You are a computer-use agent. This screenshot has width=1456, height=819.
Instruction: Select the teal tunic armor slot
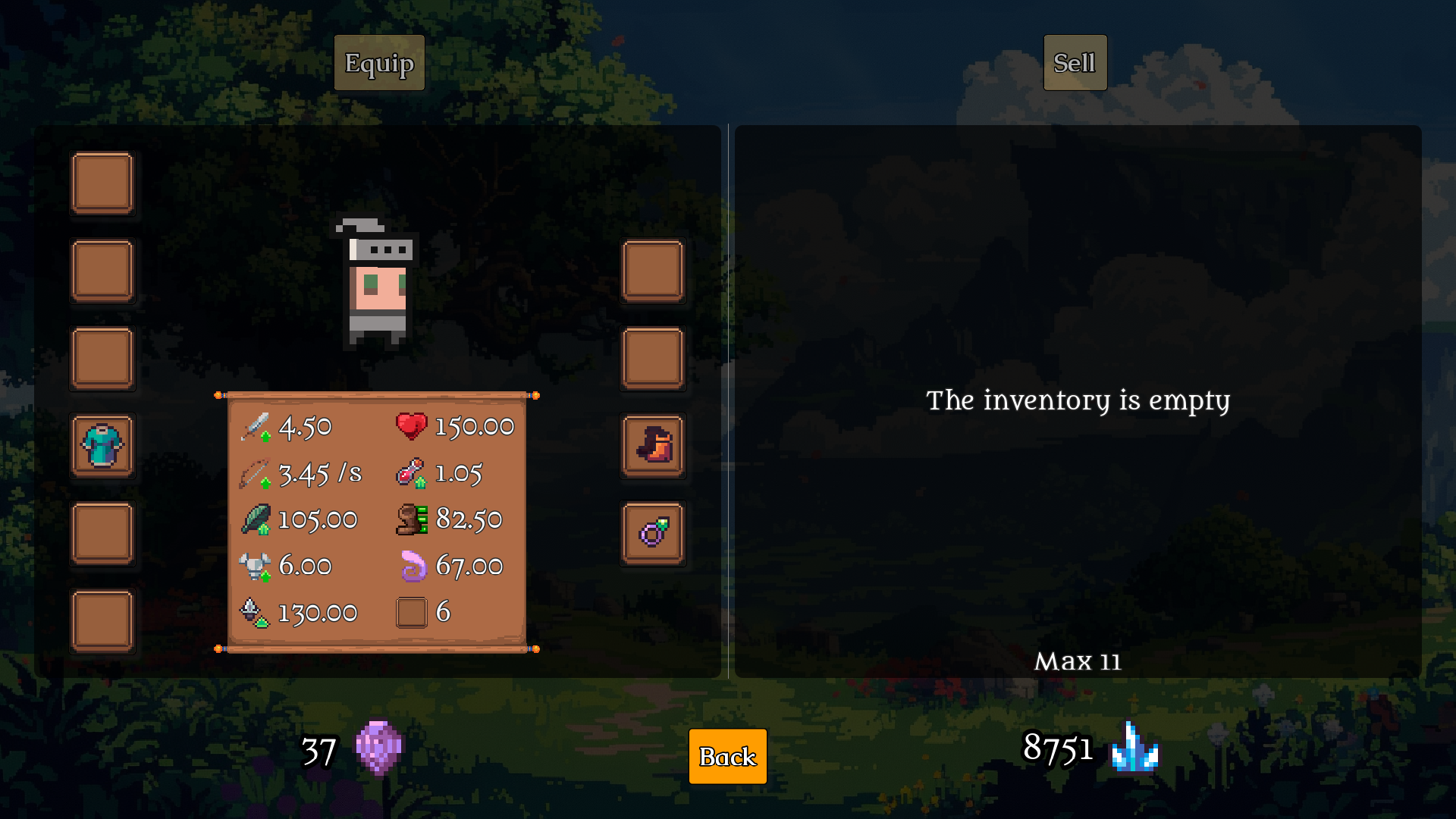(102, 445)
